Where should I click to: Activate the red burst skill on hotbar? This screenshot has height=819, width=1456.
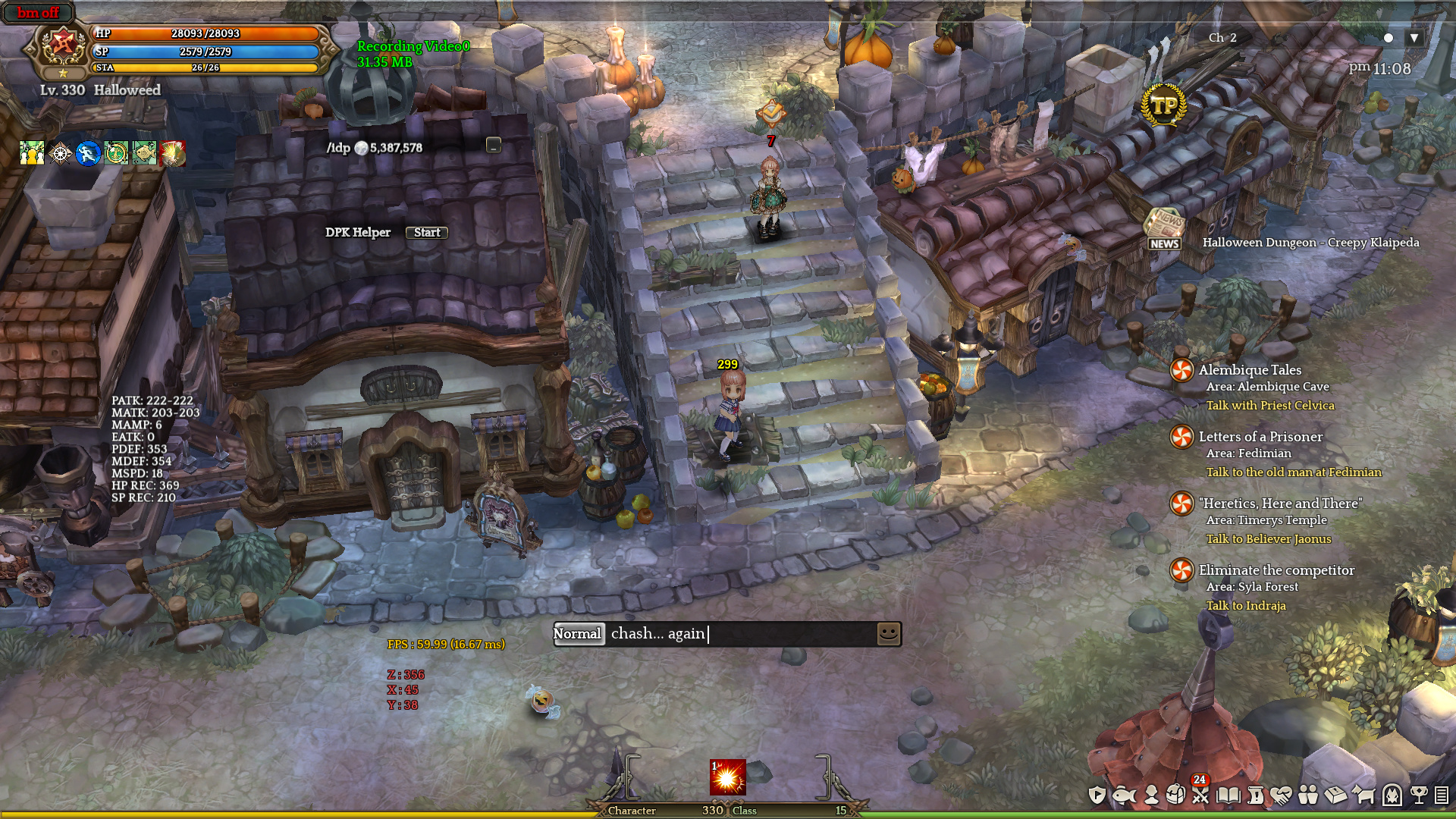coord(727,777)
